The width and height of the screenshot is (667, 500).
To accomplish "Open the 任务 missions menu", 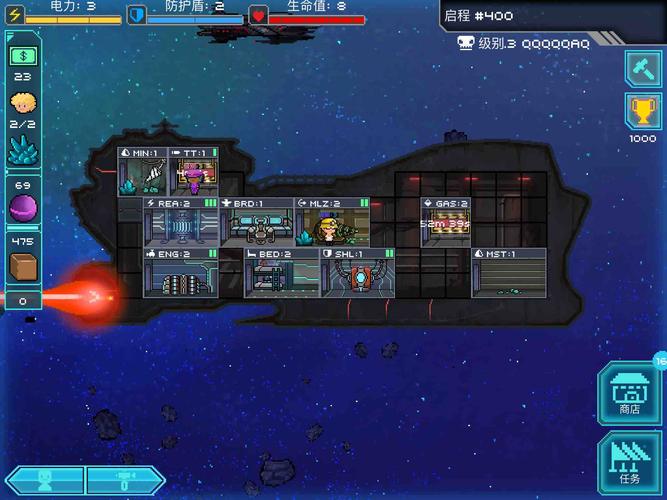I will coord(630,463).
